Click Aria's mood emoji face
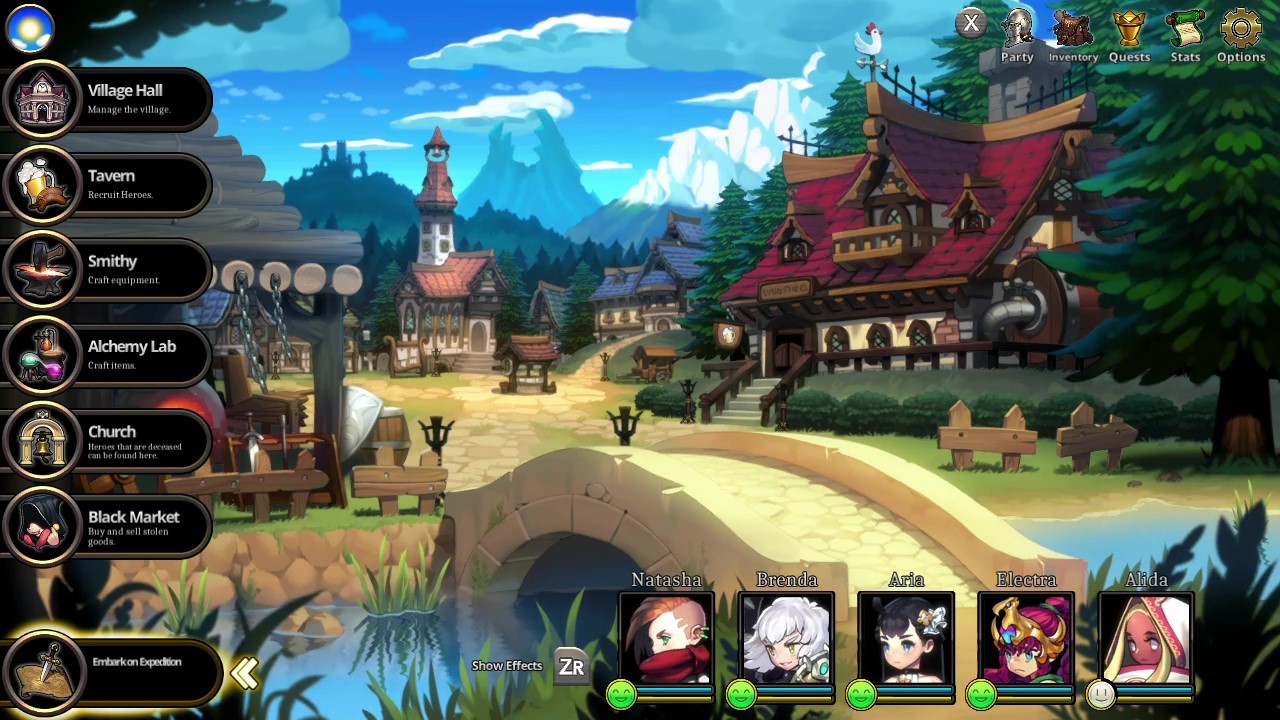This screenshot has width=1280, height=720. tap(861, 696)
